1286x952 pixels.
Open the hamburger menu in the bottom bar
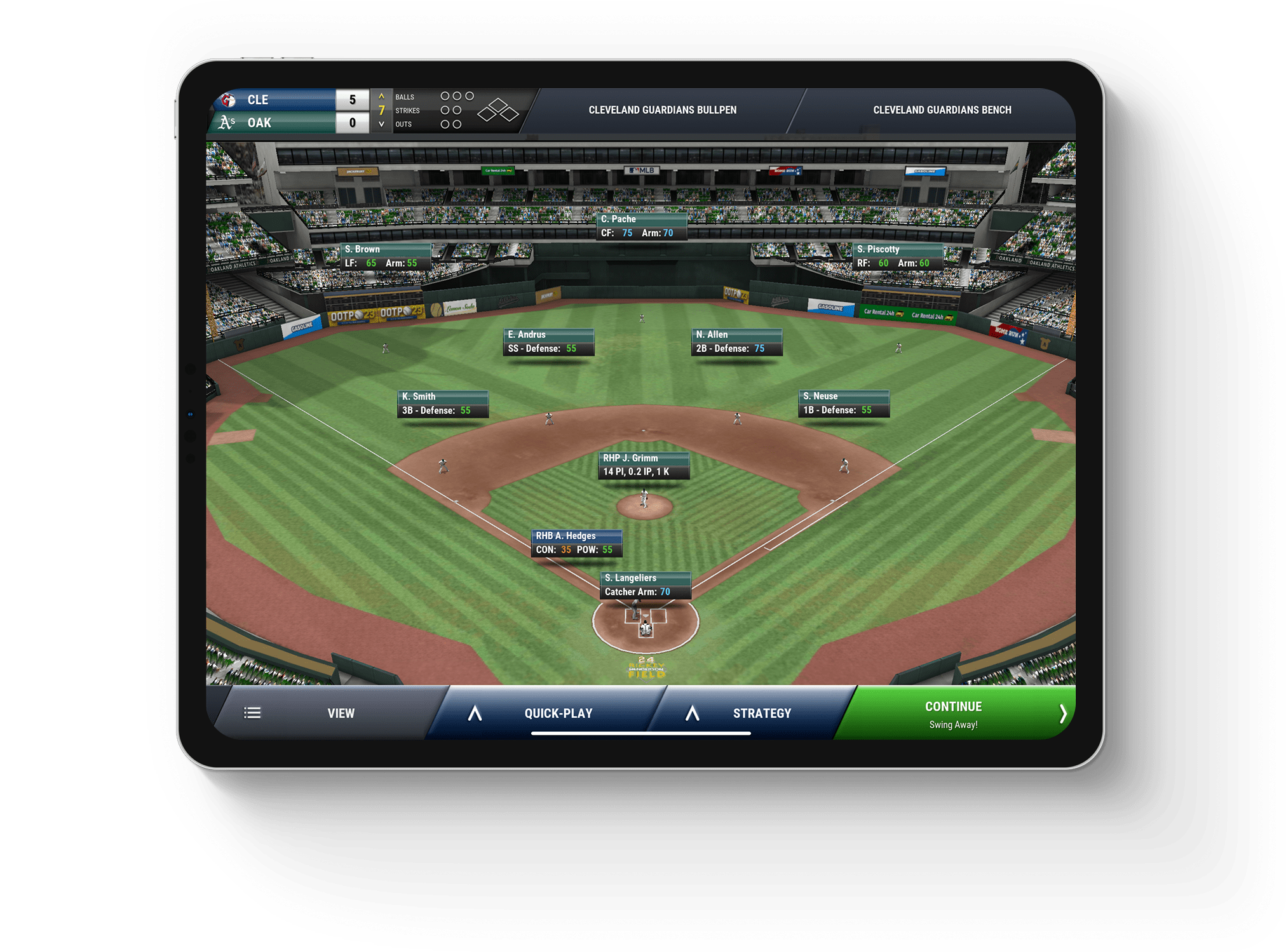pyautogui.click(x=252, y=713)
